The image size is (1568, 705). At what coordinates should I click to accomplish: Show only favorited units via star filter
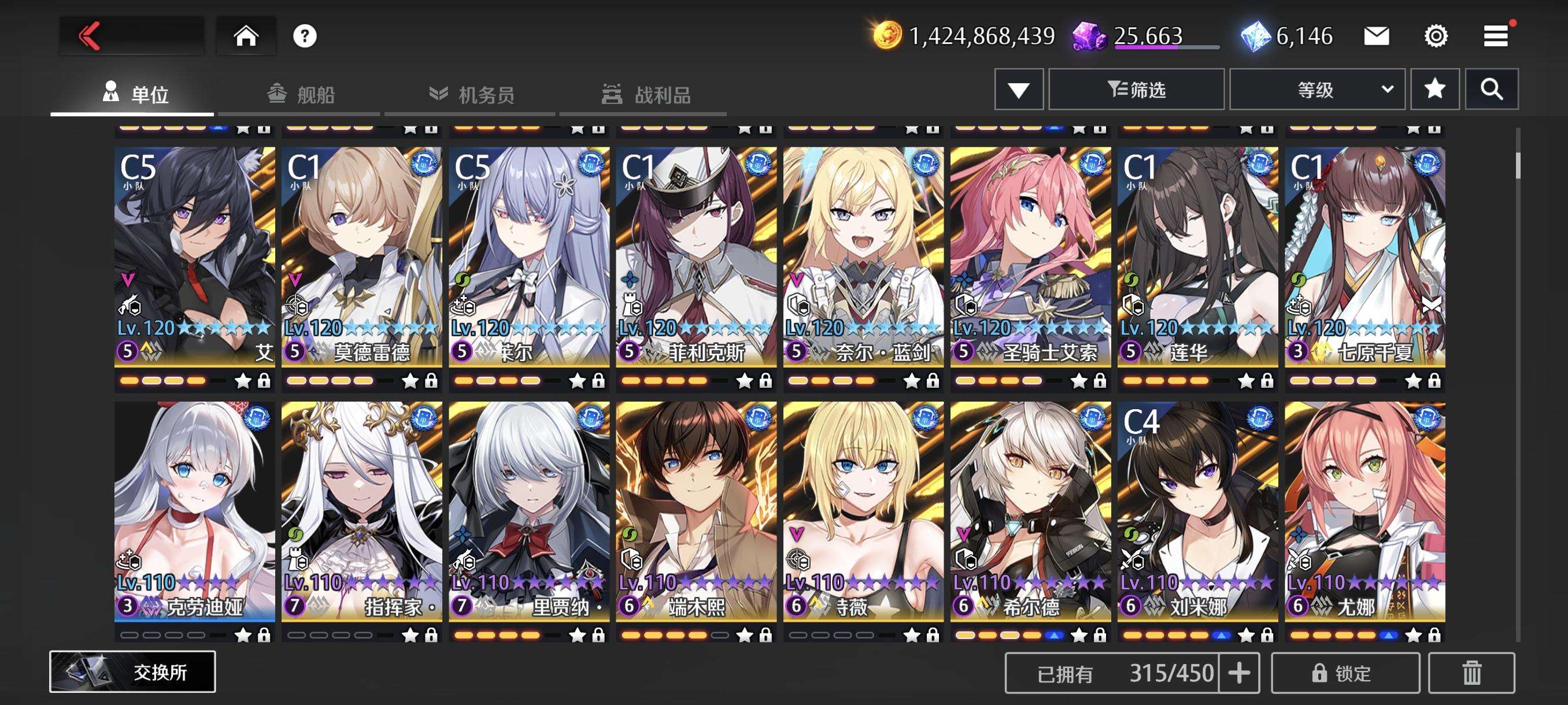(x=1435, y=89)
